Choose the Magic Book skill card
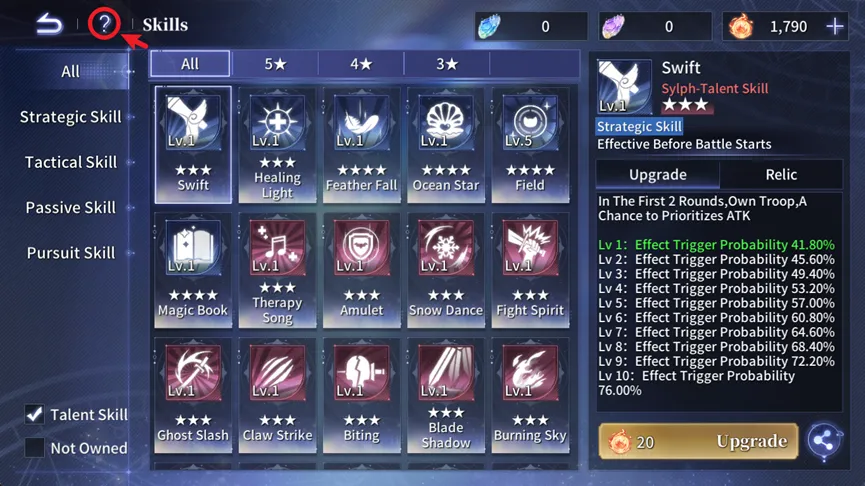This screenshot has height=486, width=865. click(x=193, y=270)
